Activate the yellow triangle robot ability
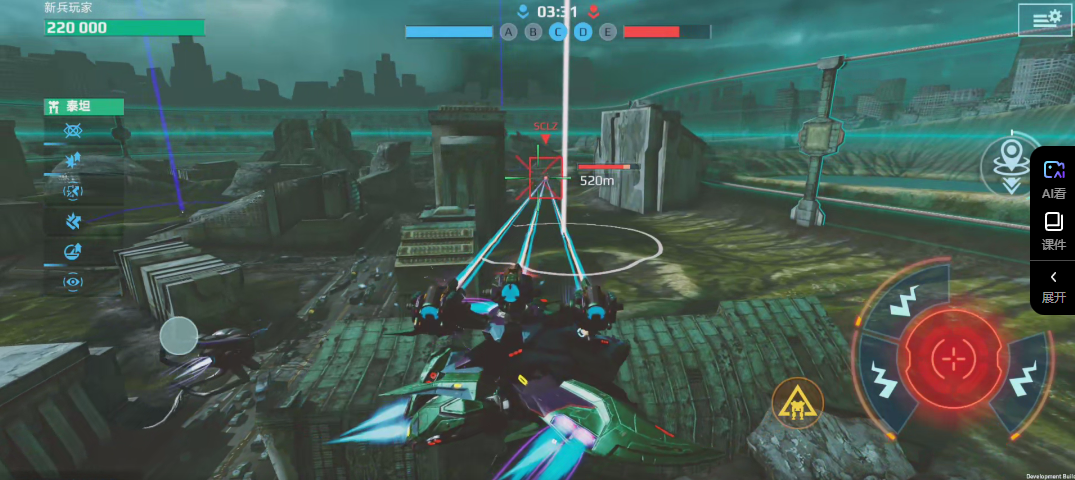The image size is (1075, 480). [x=797, y=403]
